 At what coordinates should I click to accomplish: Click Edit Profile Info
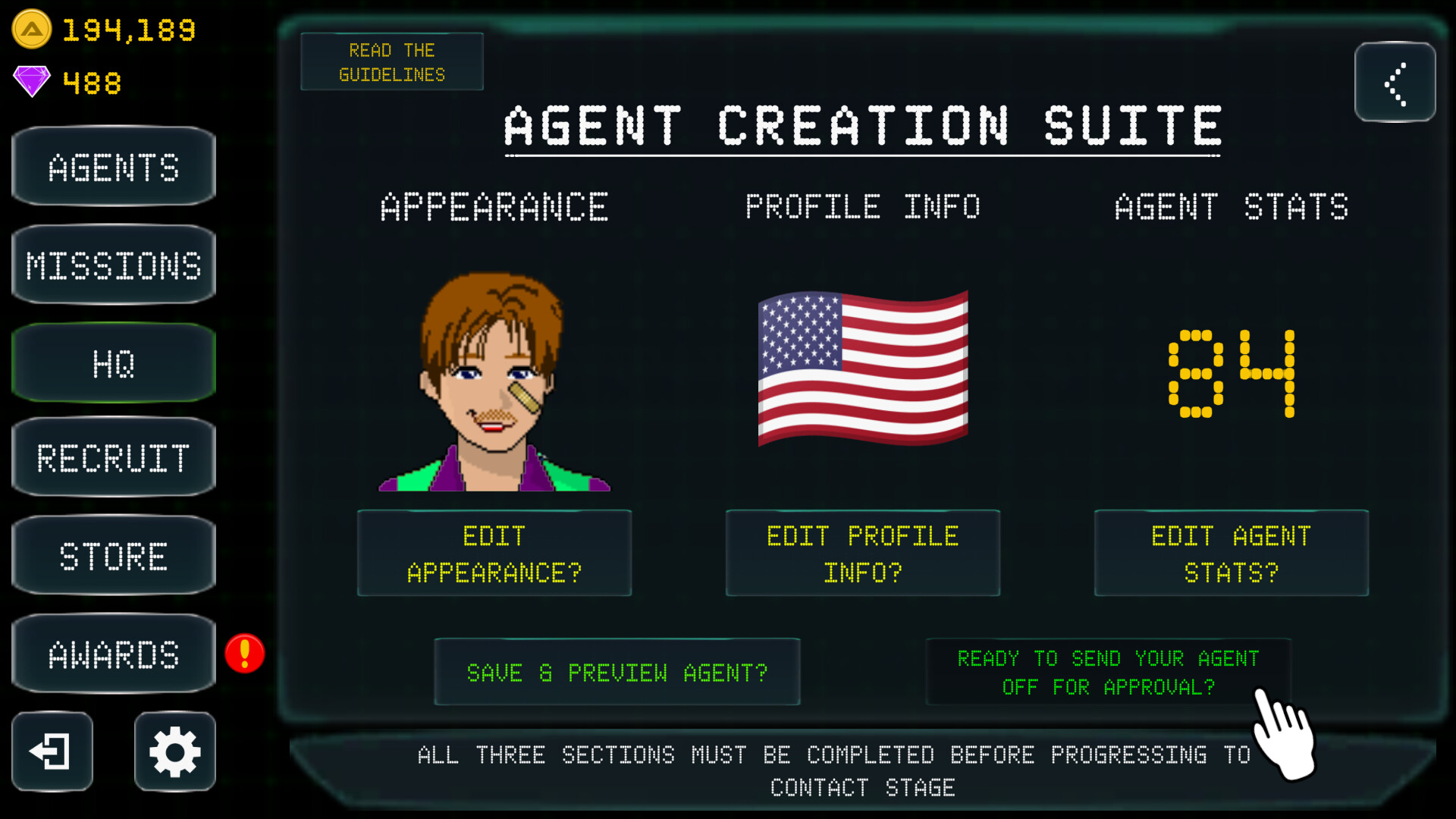863,553
